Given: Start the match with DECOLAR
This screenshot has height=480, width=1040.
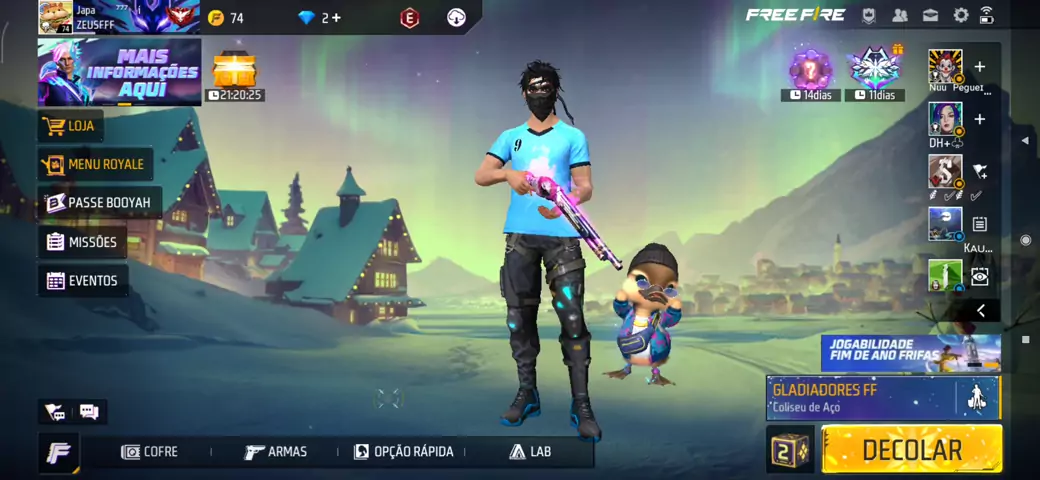Looking at the screenshot, I should [911, 449].
